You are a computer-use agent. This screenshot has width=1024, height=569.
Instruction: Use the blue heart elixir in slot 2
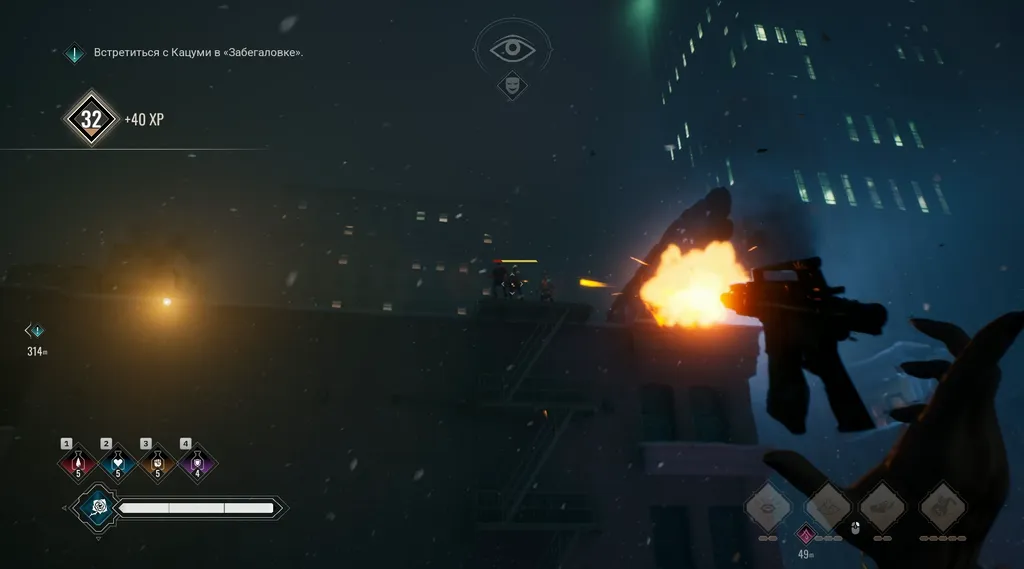tap(117, 463)
